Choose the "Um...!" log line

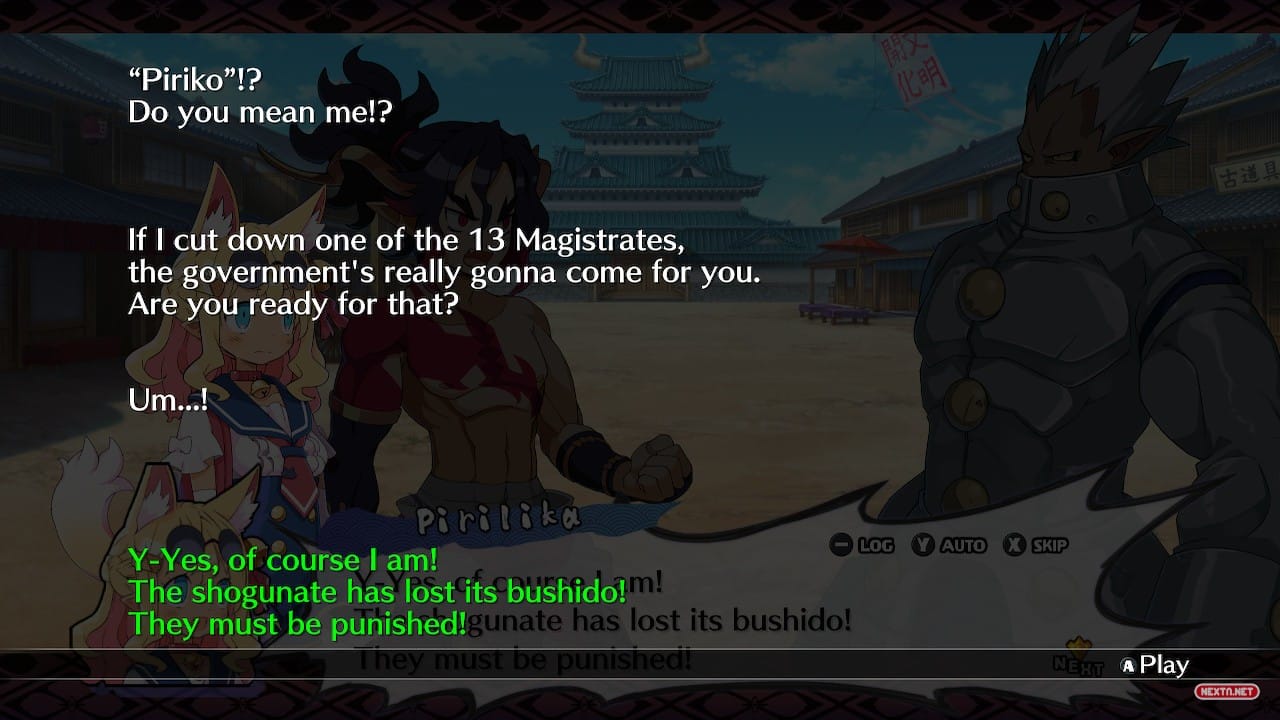pyautogui.click(x=168, y=401)
